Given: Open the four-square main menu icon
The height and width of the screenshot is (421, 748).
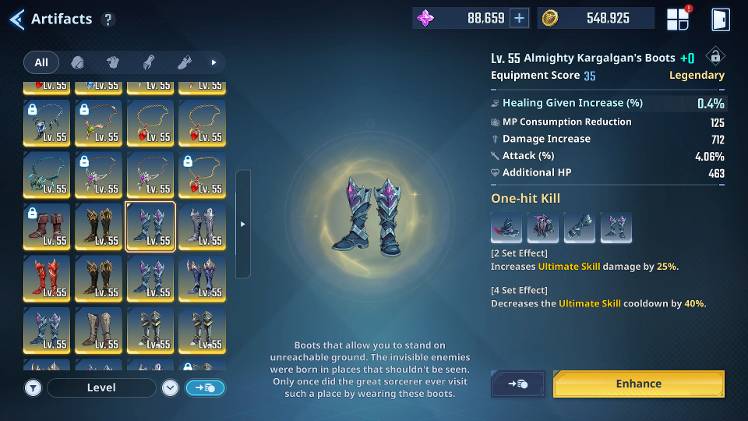Looking at the screenshot, I should [678, 19].
